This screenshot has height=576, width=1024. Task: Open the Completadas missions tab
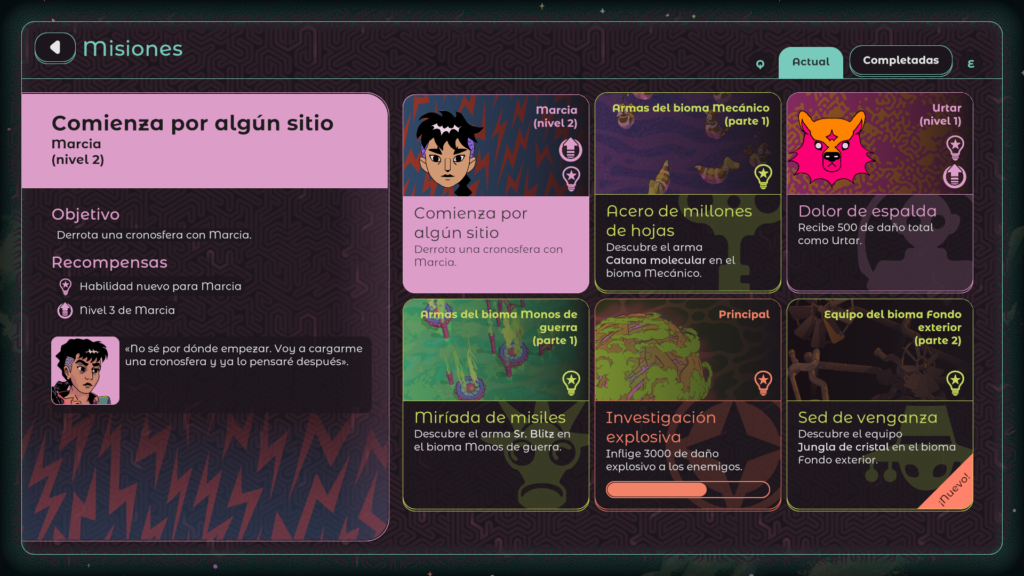(x=900, y=61)
